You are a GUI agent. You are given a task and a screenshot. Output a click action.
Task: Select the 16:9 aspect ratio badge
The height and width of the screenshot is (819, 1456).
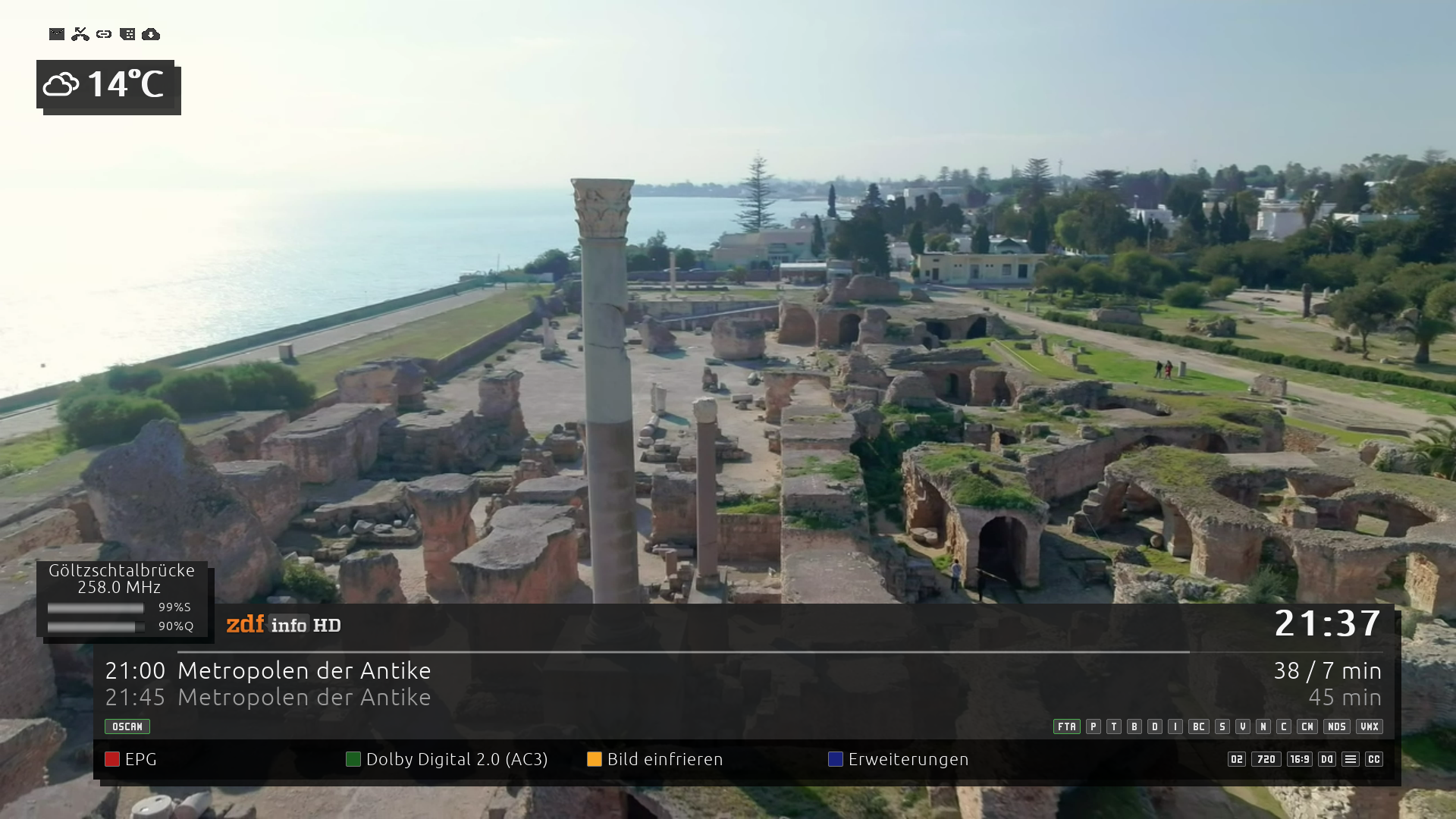[x=1300, y=759]
